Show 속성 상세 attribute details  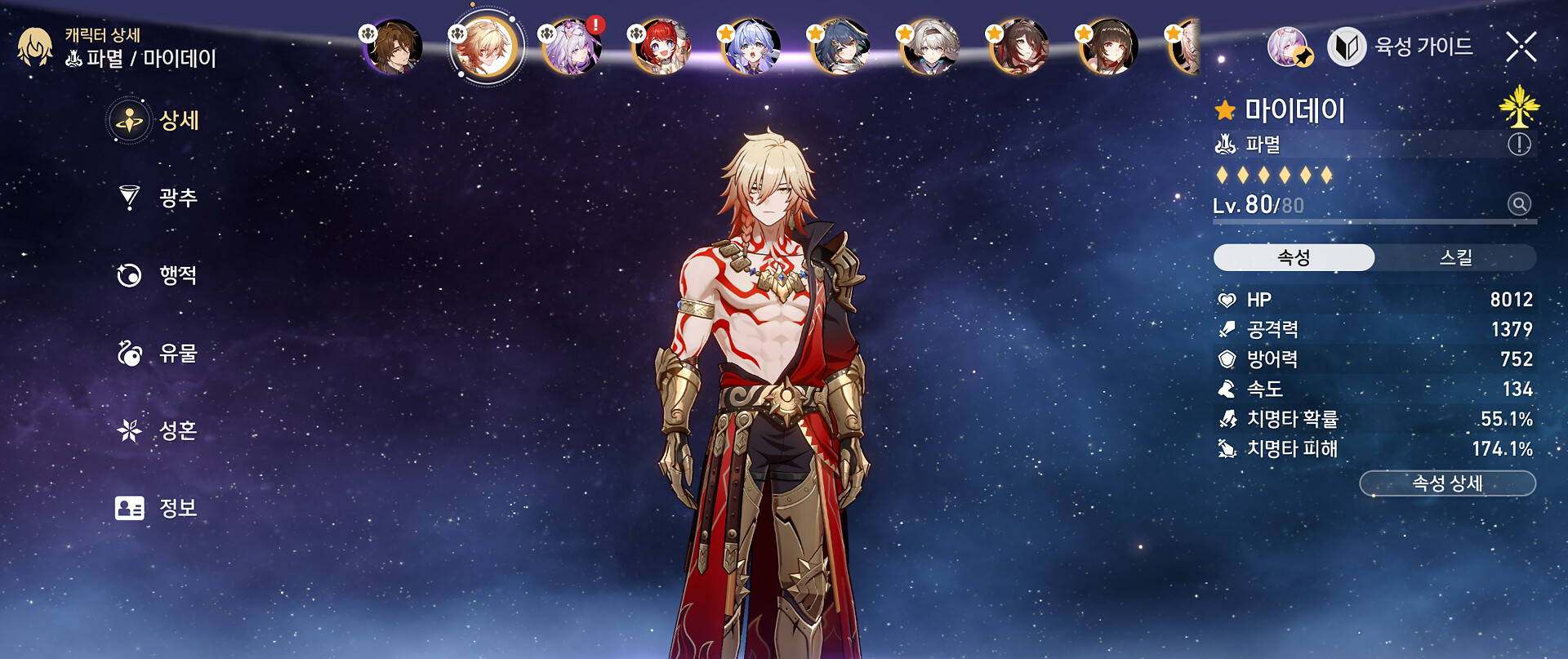[x=1447, y=483]
